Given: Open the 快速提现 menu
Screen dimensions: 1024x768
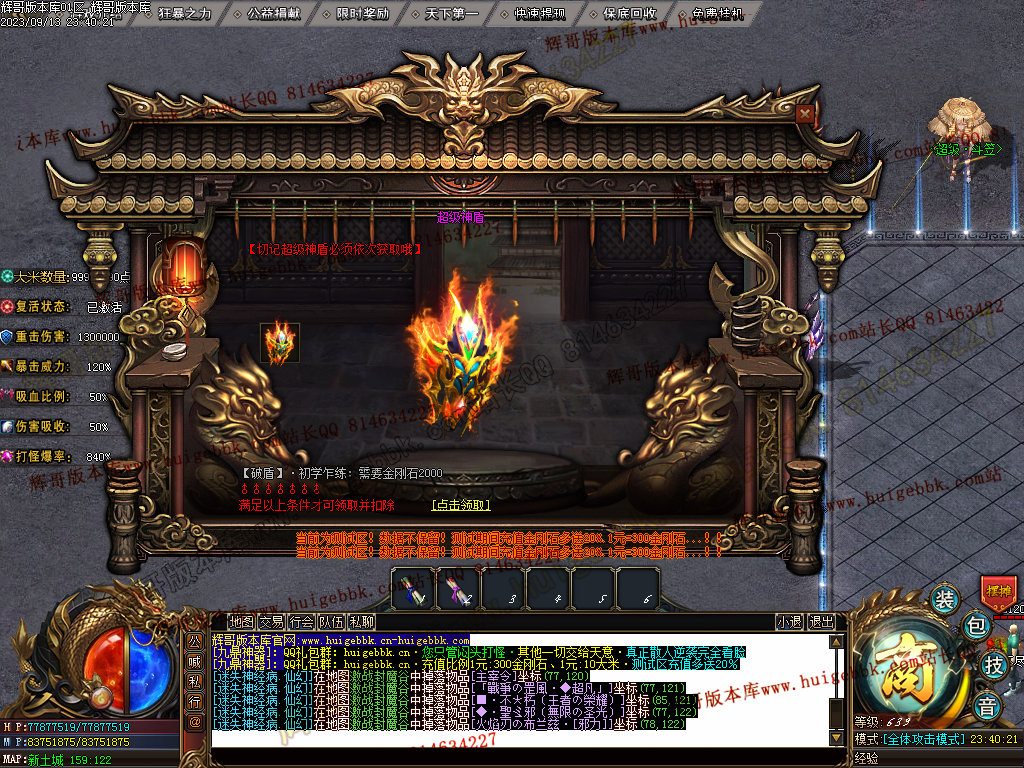Looking at the screenshot, I should (540, 14).
